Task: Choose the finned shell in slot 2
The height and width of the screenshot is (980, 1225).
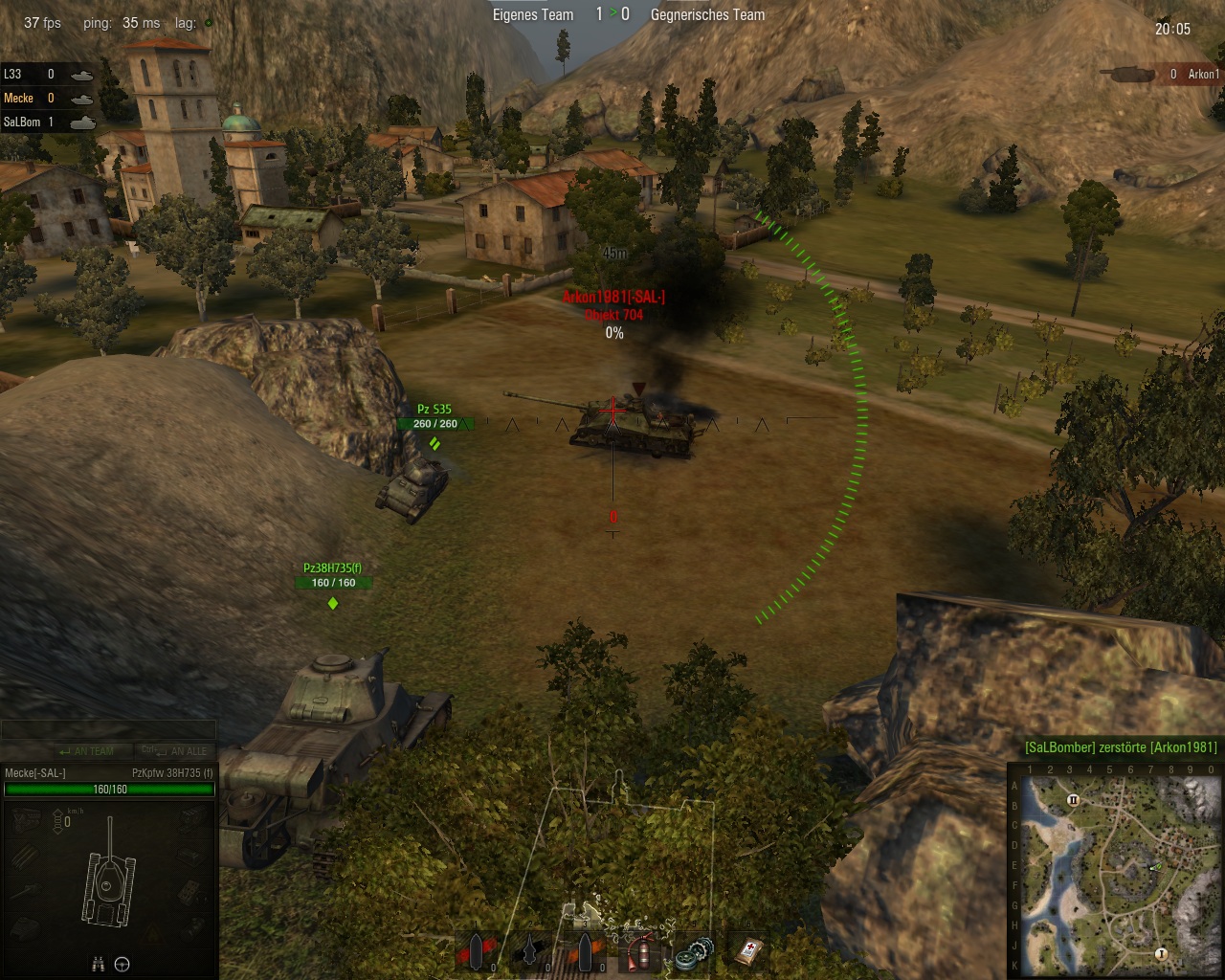Action: (531, 952)
